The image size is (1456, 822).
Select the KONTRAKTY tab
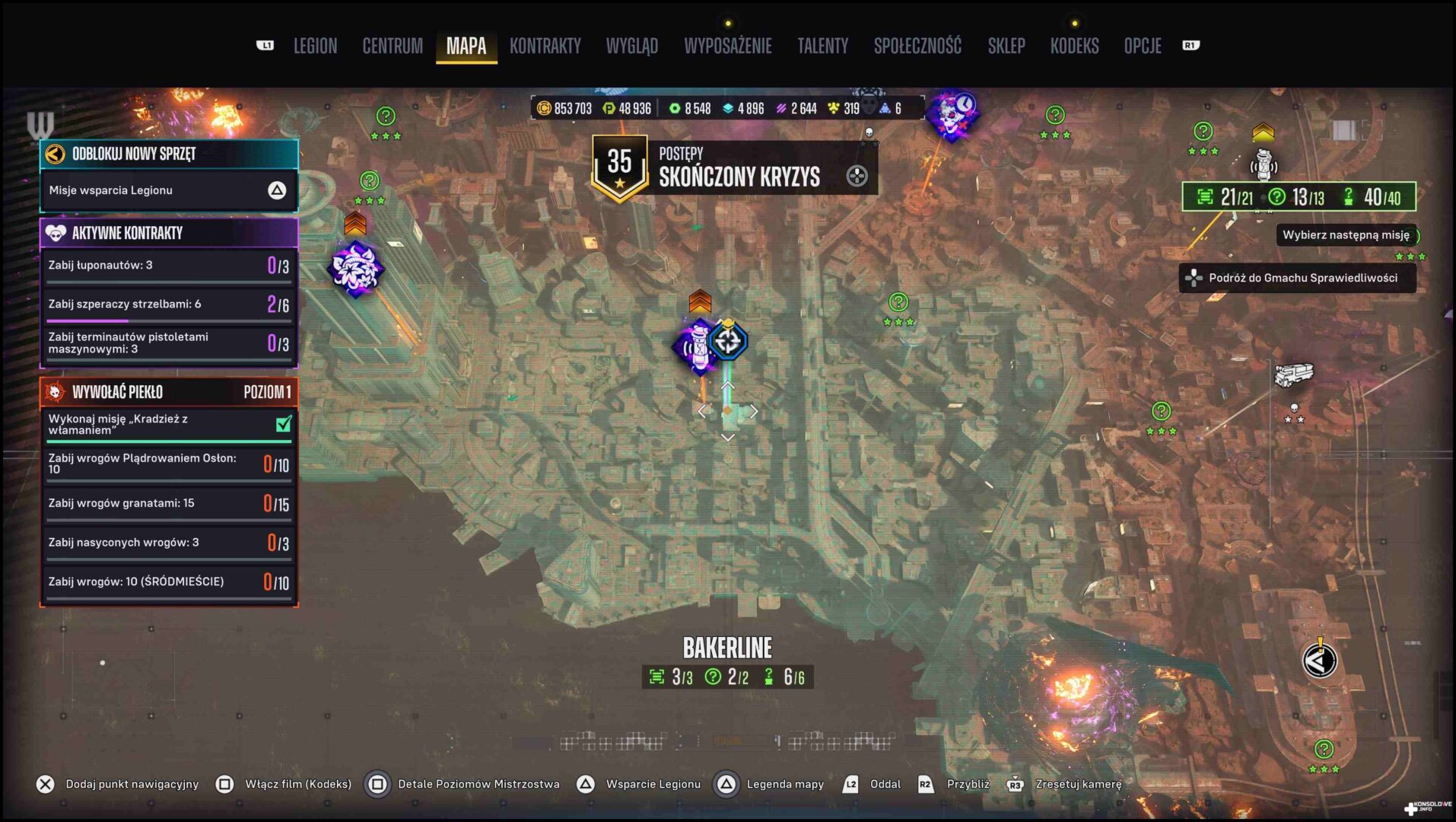545,46
